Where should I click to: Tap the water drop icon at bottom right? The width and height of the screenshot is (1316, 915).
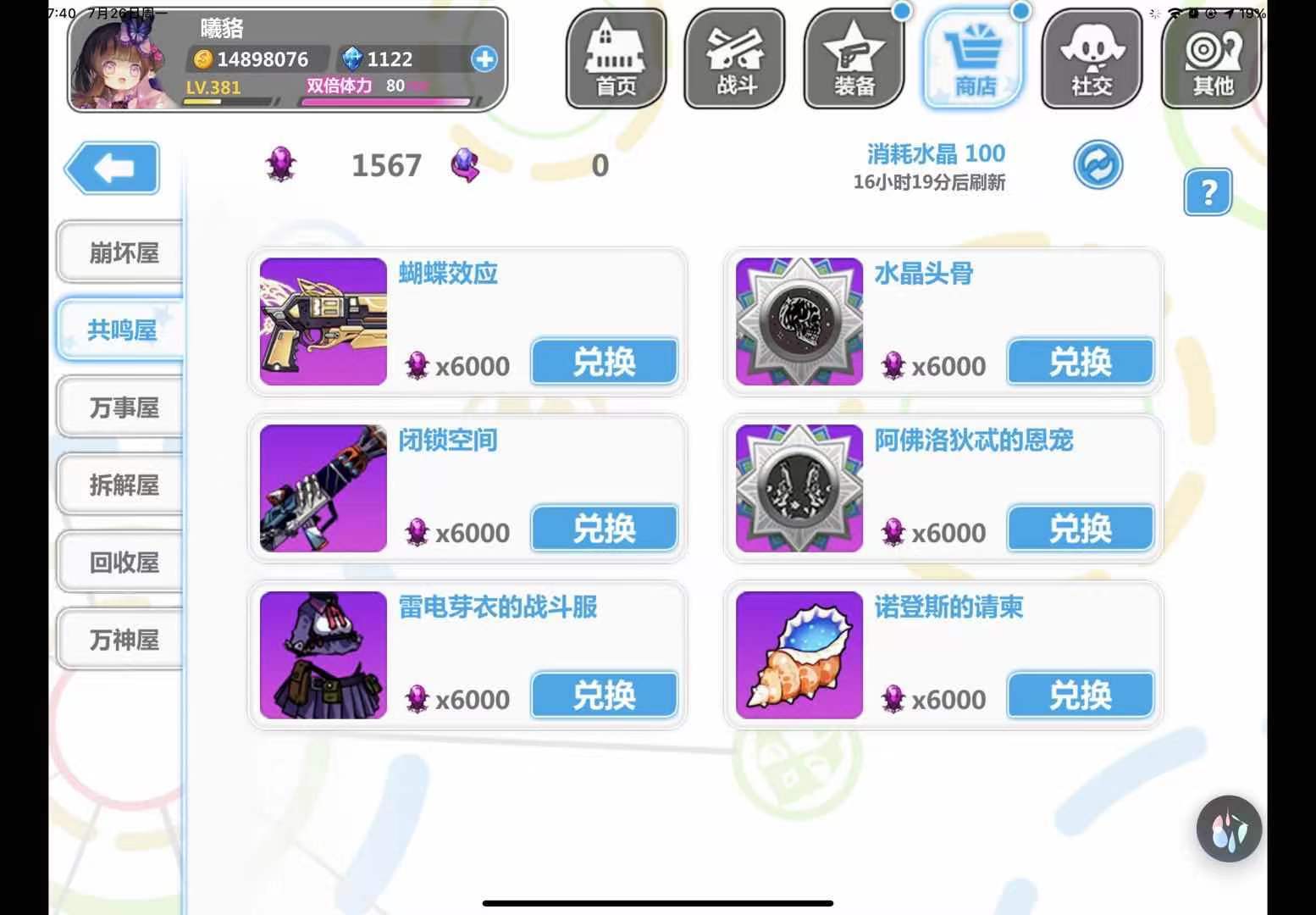click(1228, 829)
